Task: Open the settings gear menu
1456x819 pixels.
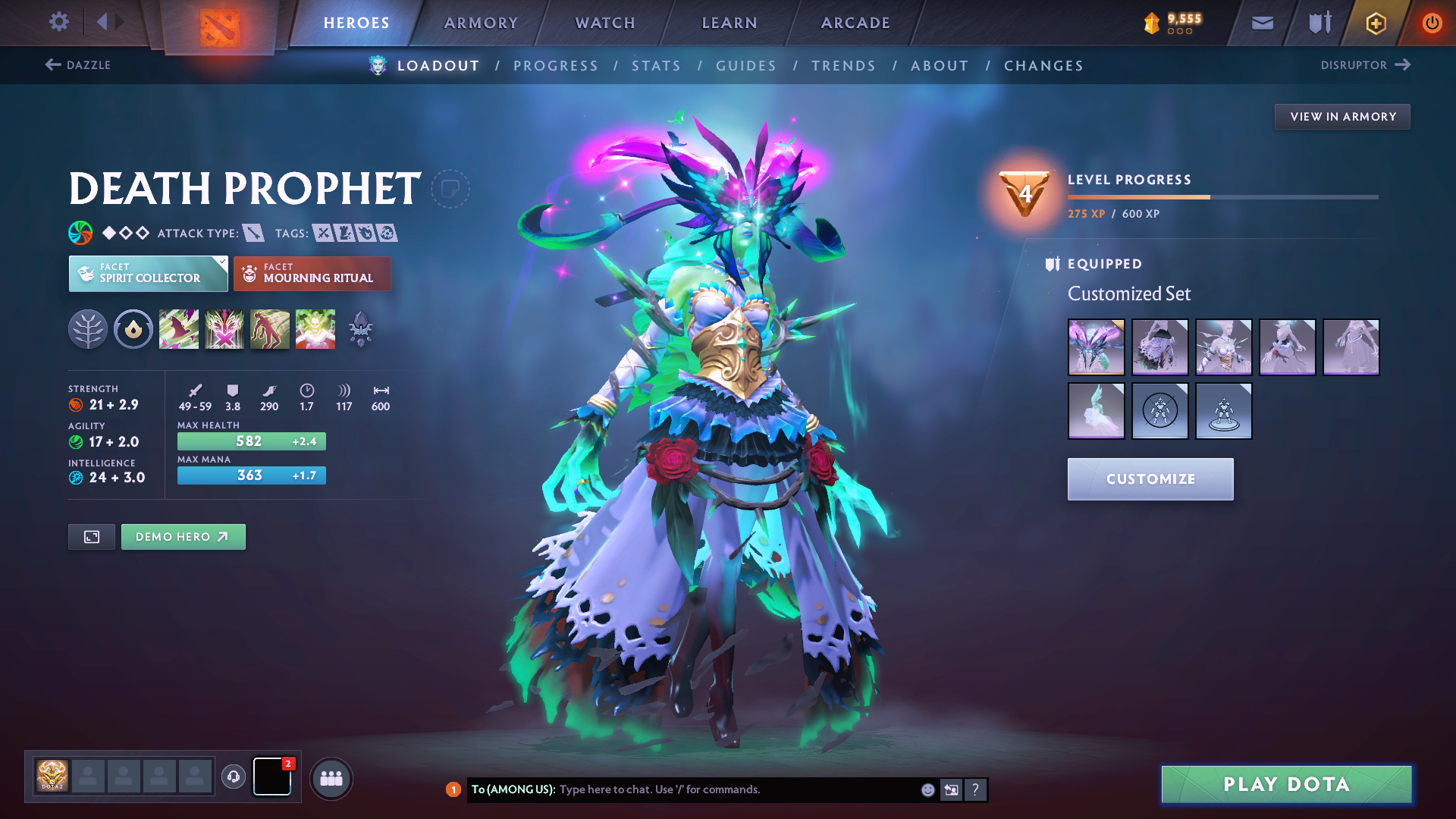Action: coord(58,22)
